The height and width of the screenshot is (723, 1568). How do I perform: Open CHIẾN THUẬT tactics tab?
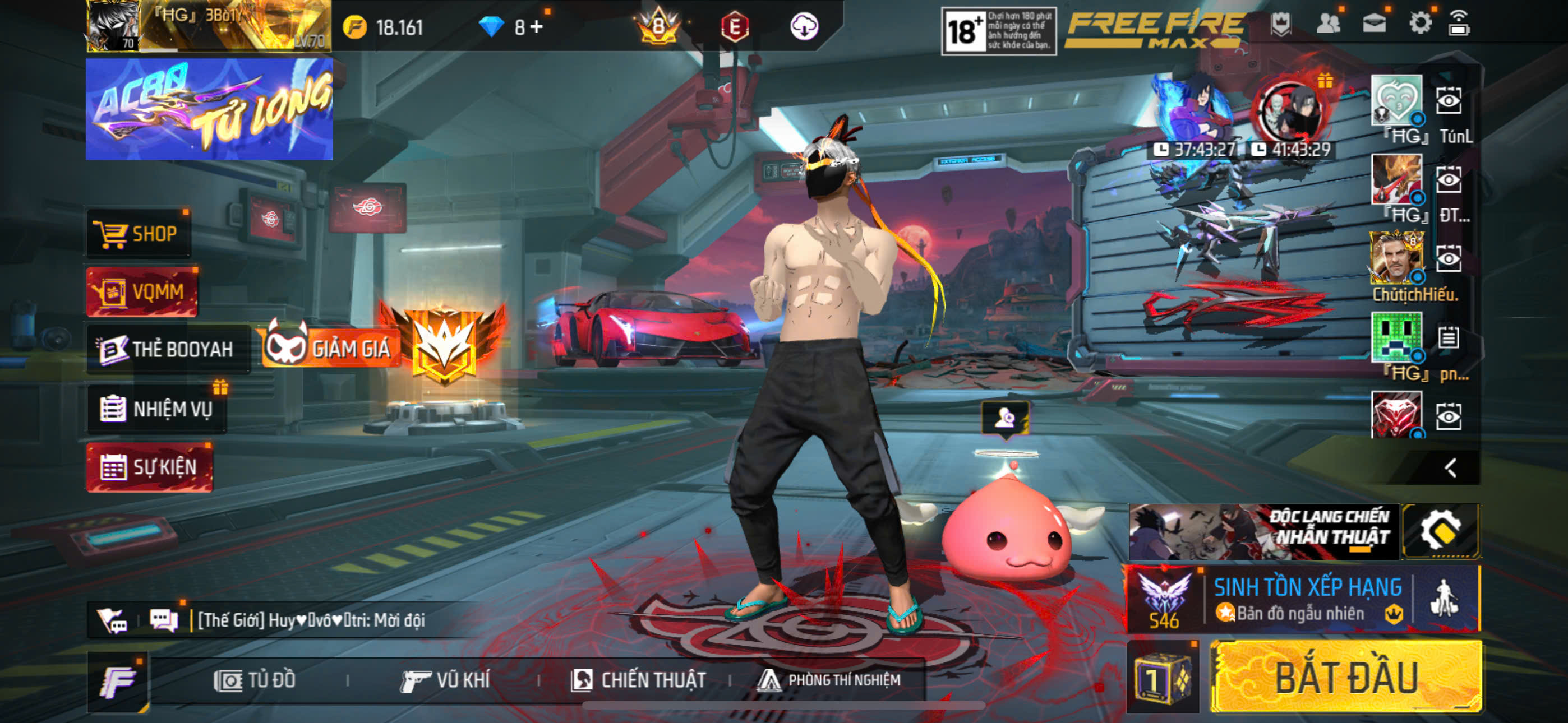[x=639, y=680]
